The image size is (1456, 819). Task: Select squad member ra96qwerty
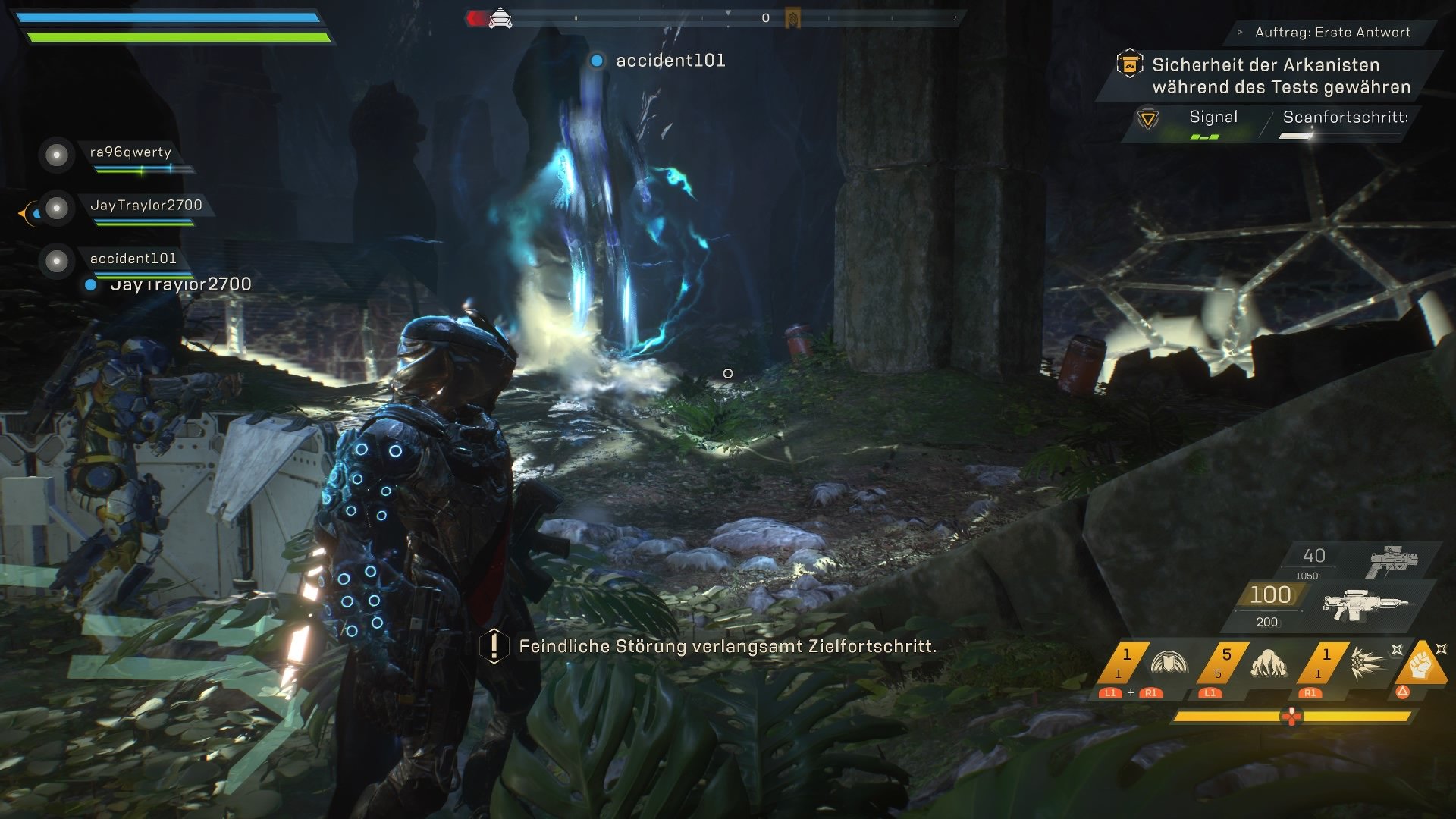(130, 152)
